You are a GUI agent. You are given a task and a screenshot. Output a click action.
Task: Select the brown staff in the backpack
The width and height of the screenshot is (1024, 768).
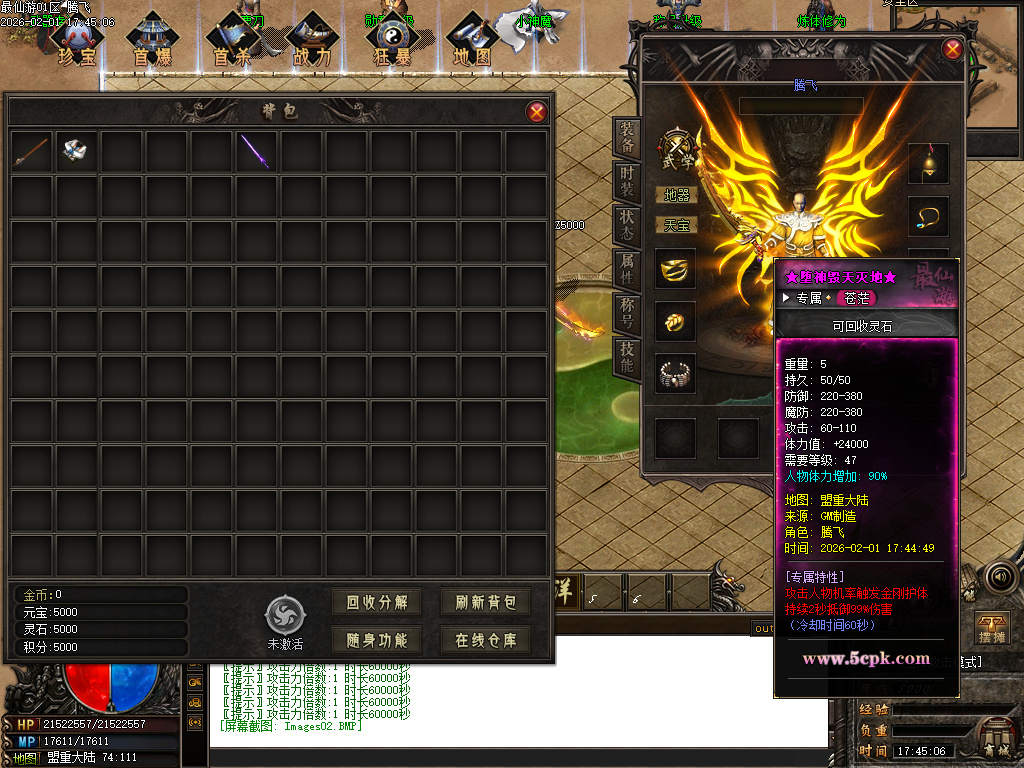(31, 151)
